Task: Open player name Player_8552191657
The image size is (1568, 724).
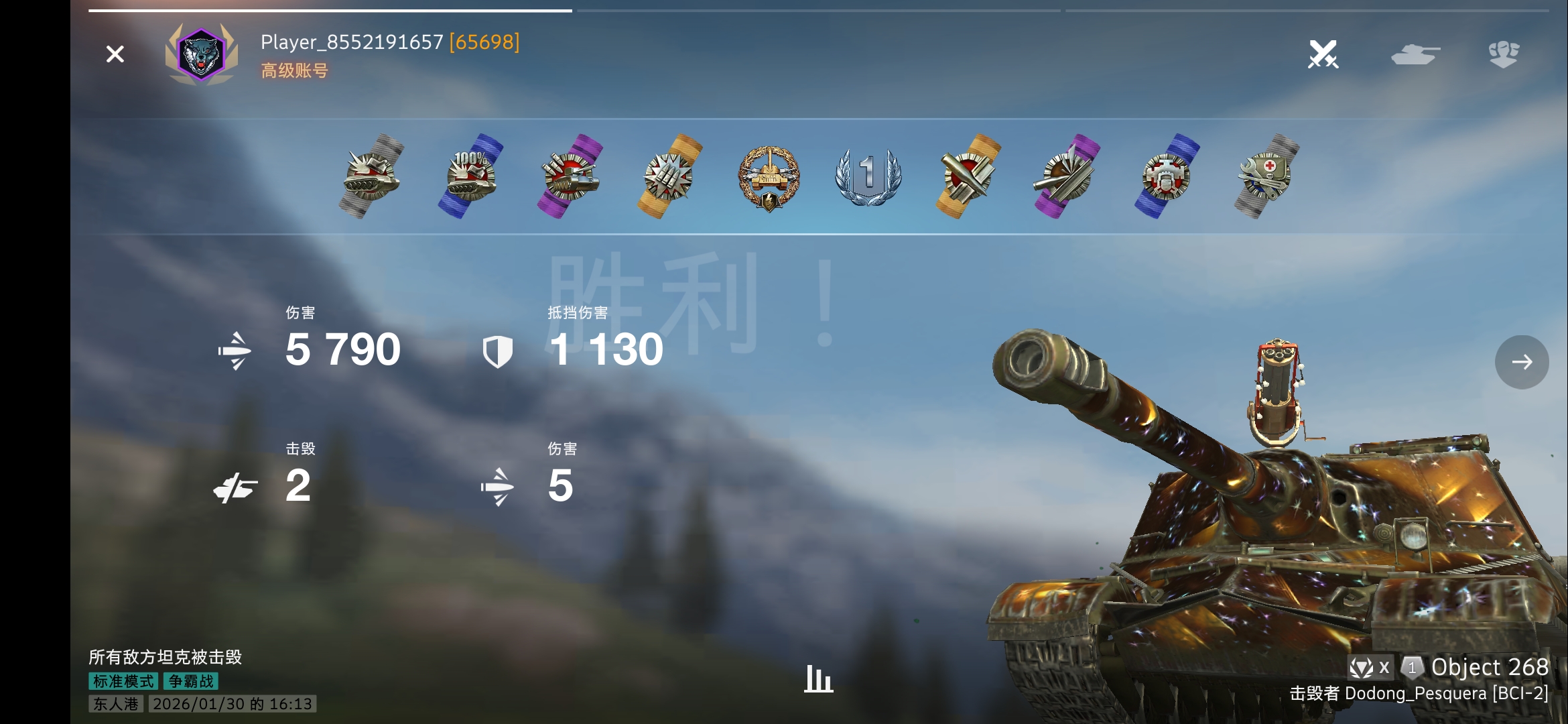Action: 352,42
